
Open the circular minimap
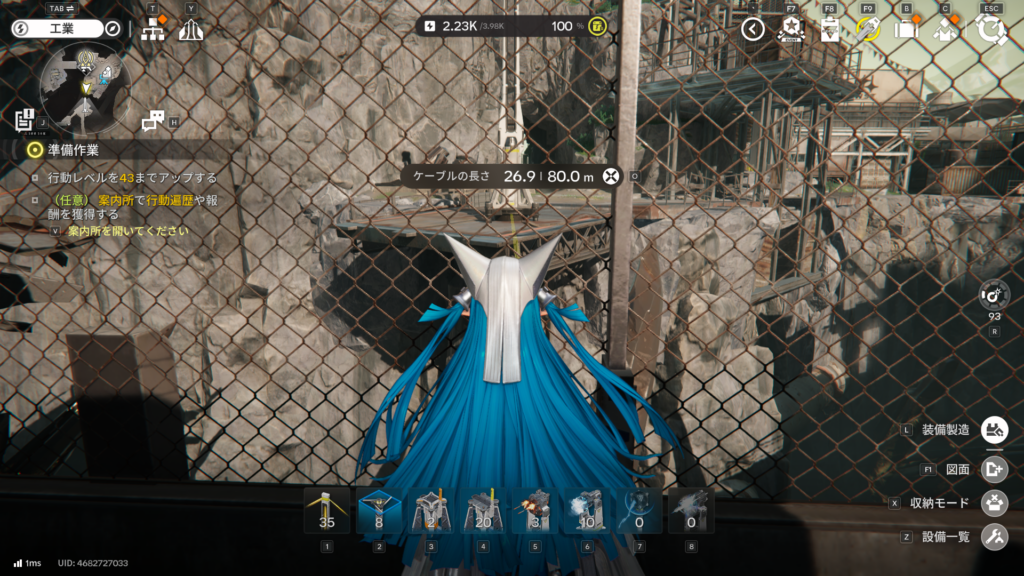click(86, 86)
